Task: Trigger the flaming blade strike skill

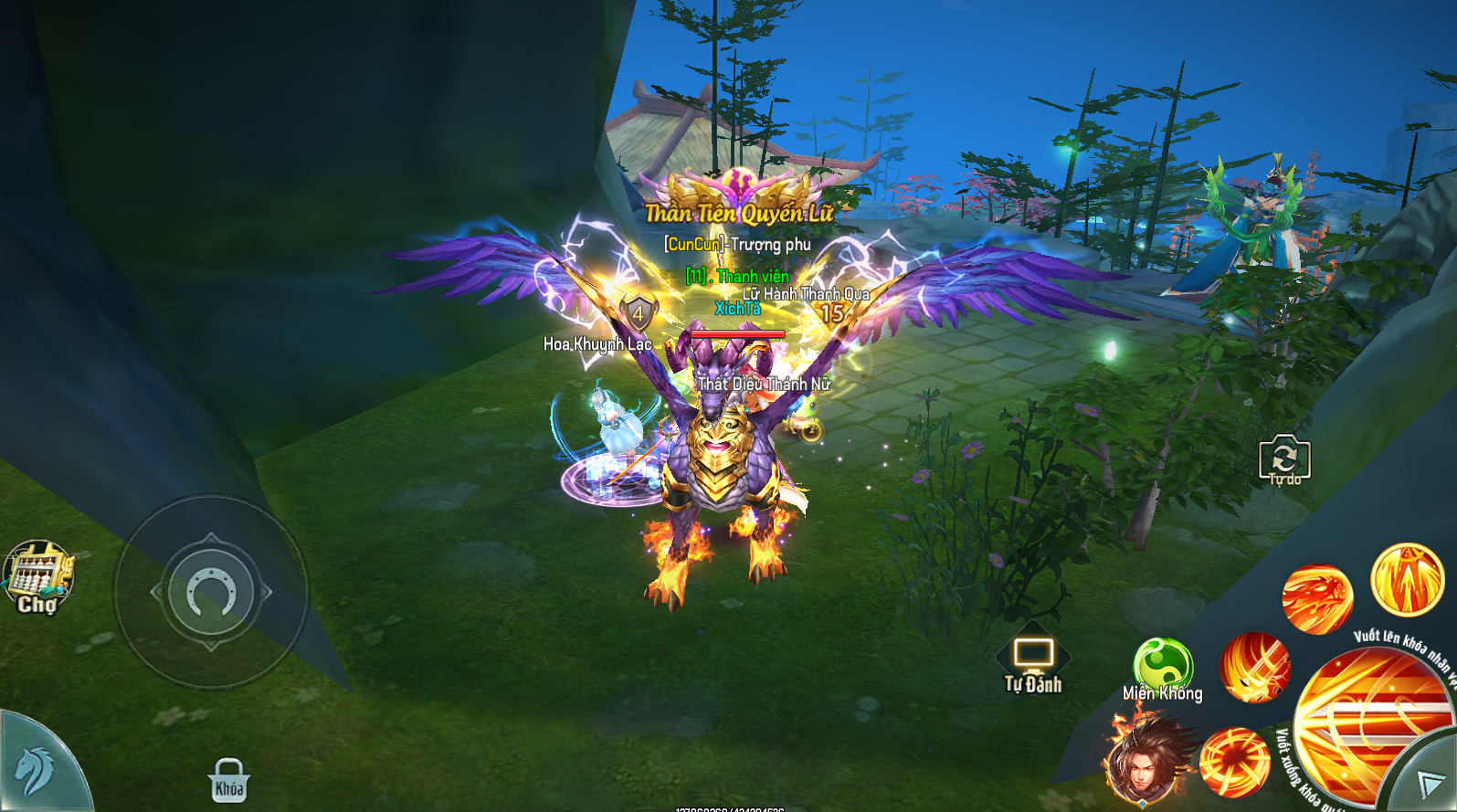Action: (1255, 667)
